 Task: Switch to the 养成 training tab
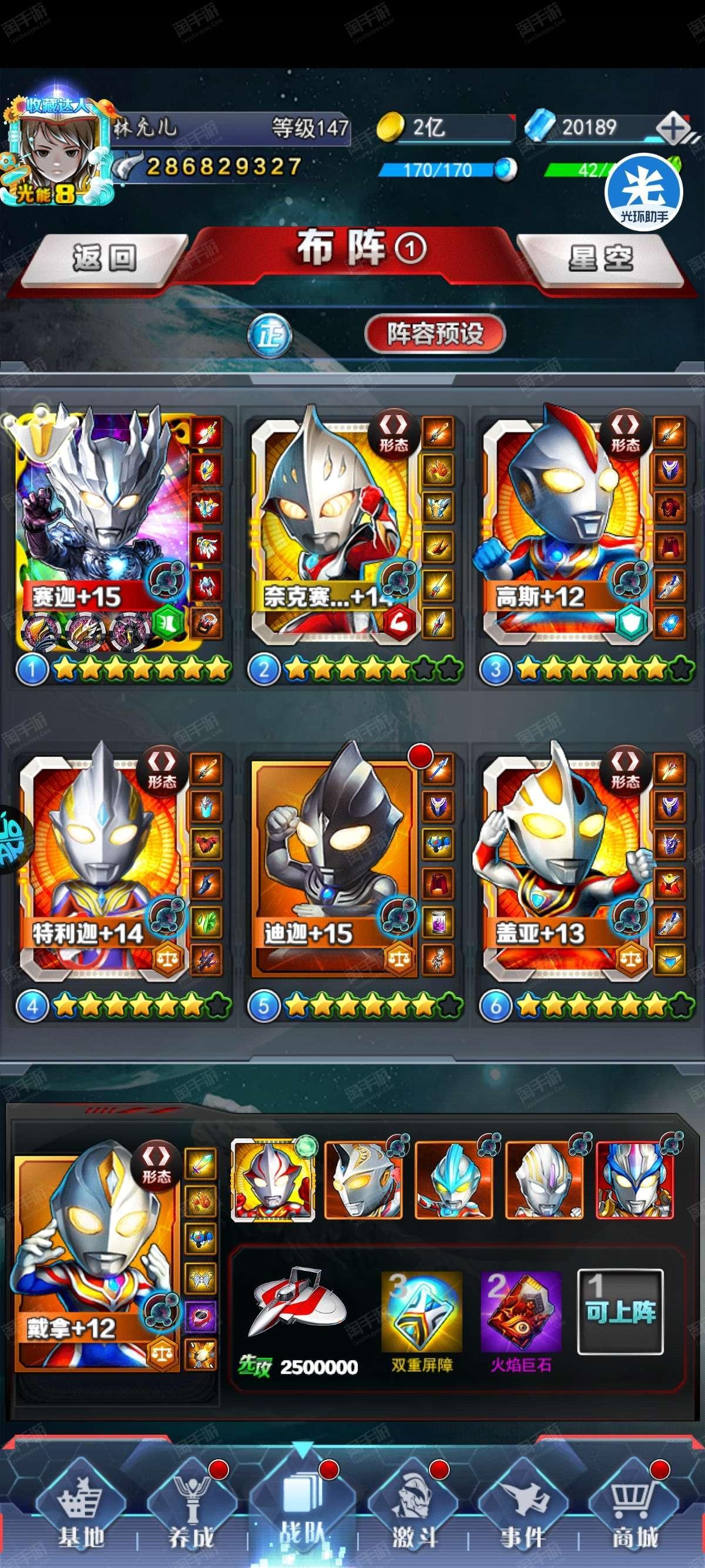click(x=191, y=1516)
